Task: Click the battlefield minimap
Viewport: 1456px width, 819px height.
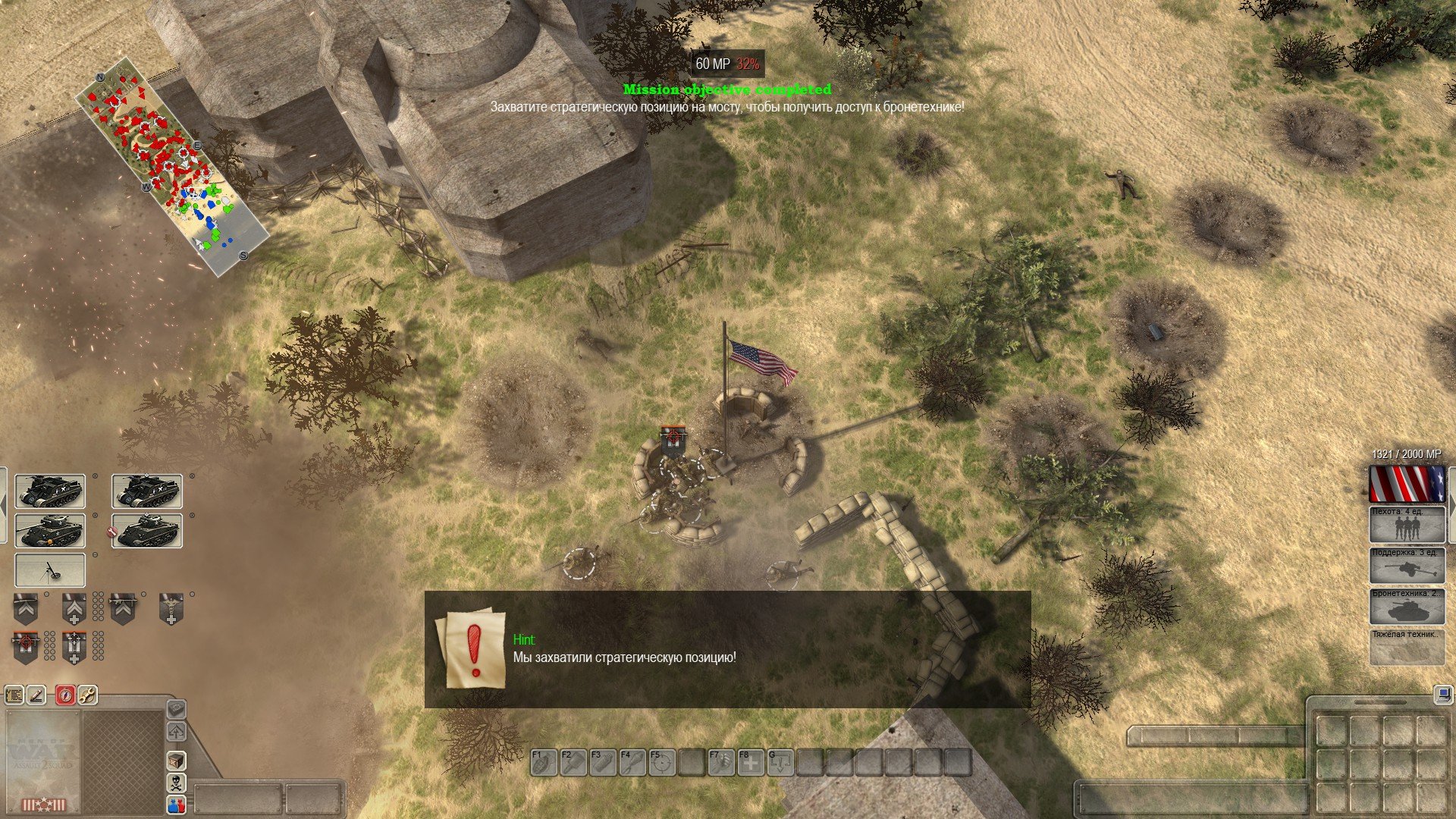Action: coord(172,166)
